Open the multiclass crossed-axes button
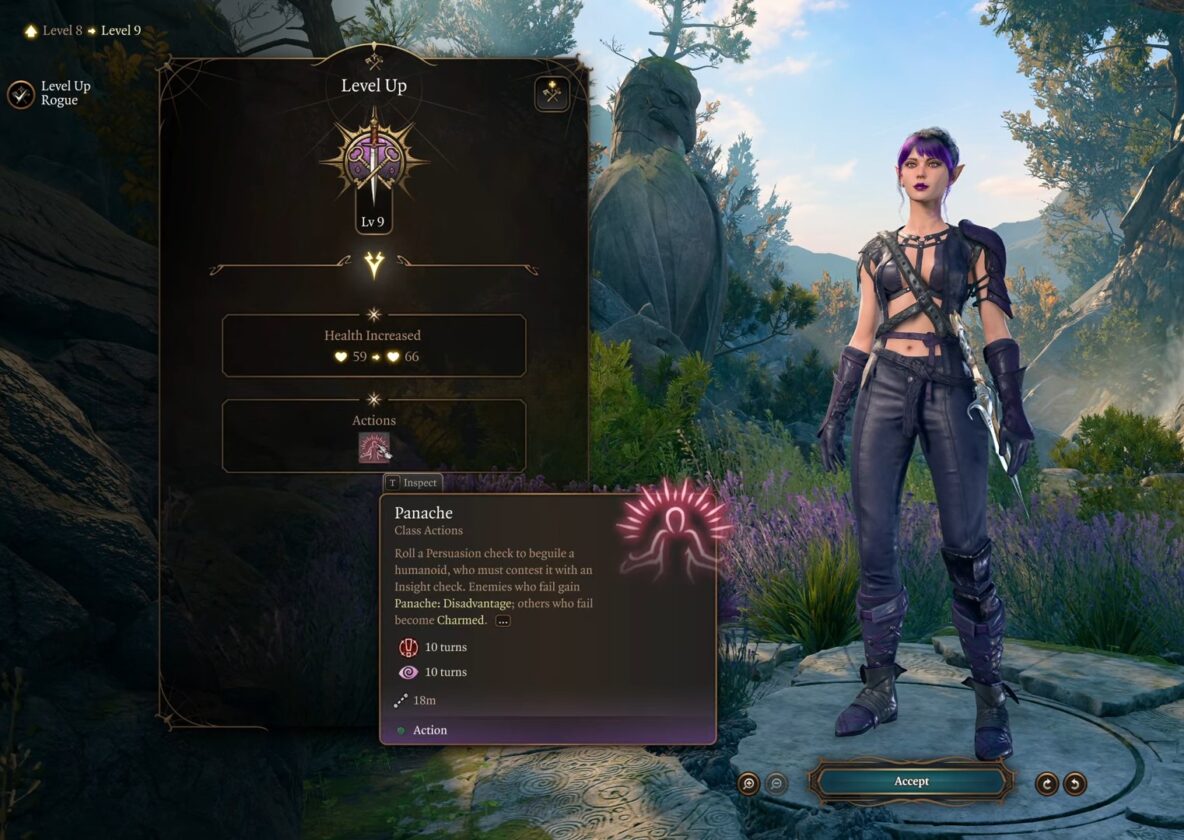 click(551, 93)
